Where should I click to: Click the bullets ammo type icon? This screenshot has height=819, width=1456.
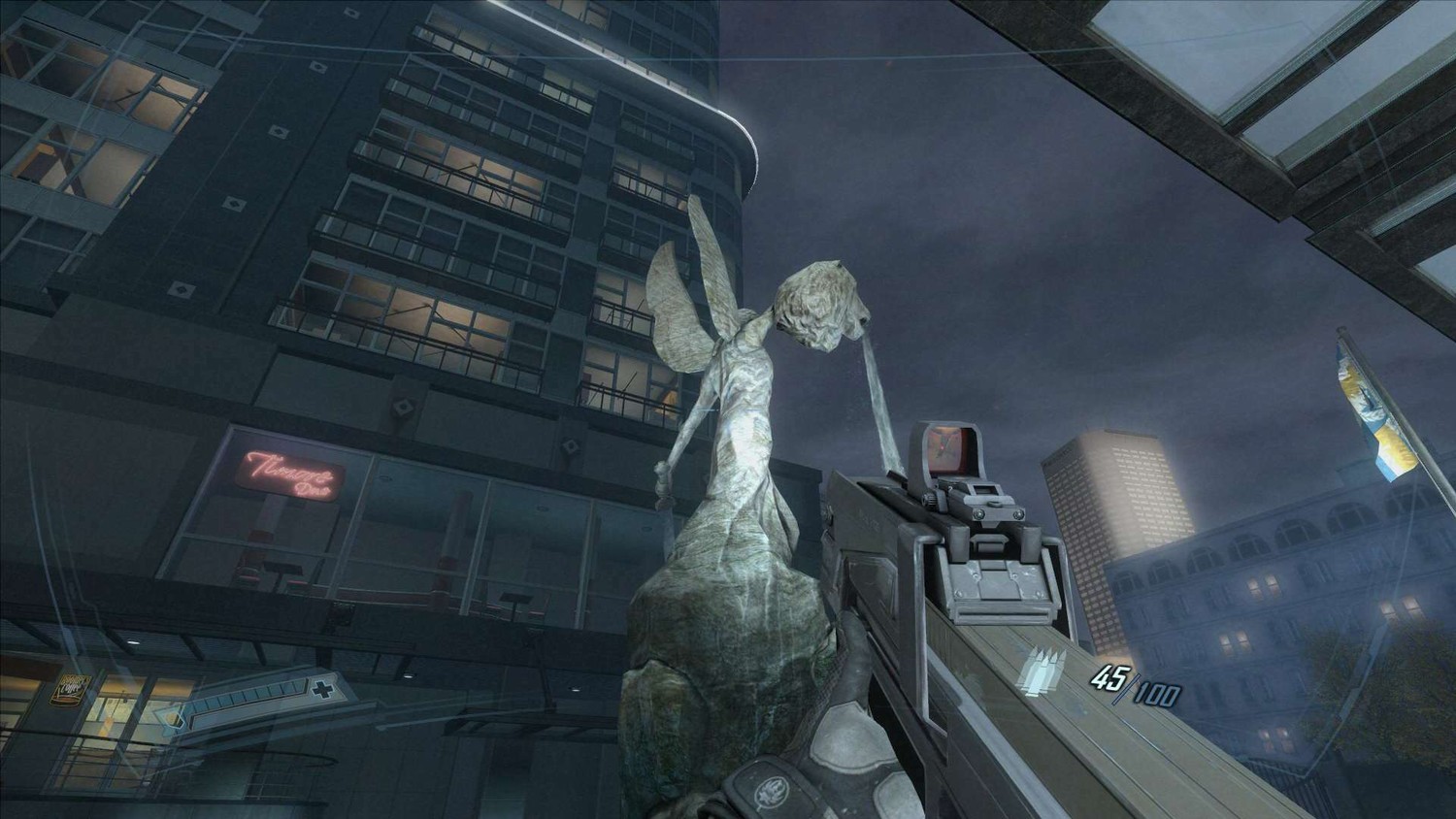pyautogui.click(x=1042, y=671)
